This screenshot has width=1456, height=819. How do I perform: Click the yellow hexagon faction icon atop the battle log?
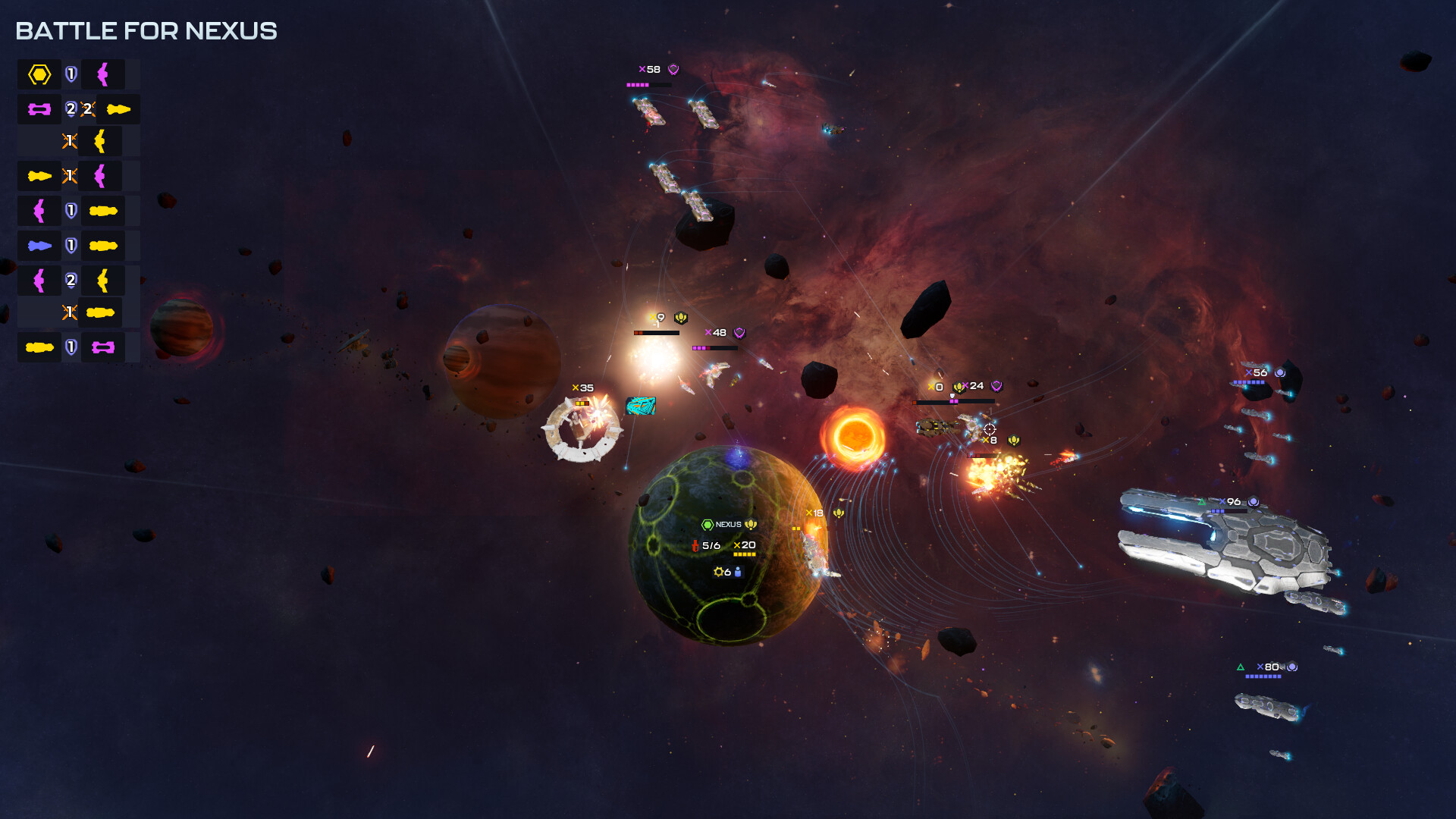pyautogui.click(x=40, y=75)
